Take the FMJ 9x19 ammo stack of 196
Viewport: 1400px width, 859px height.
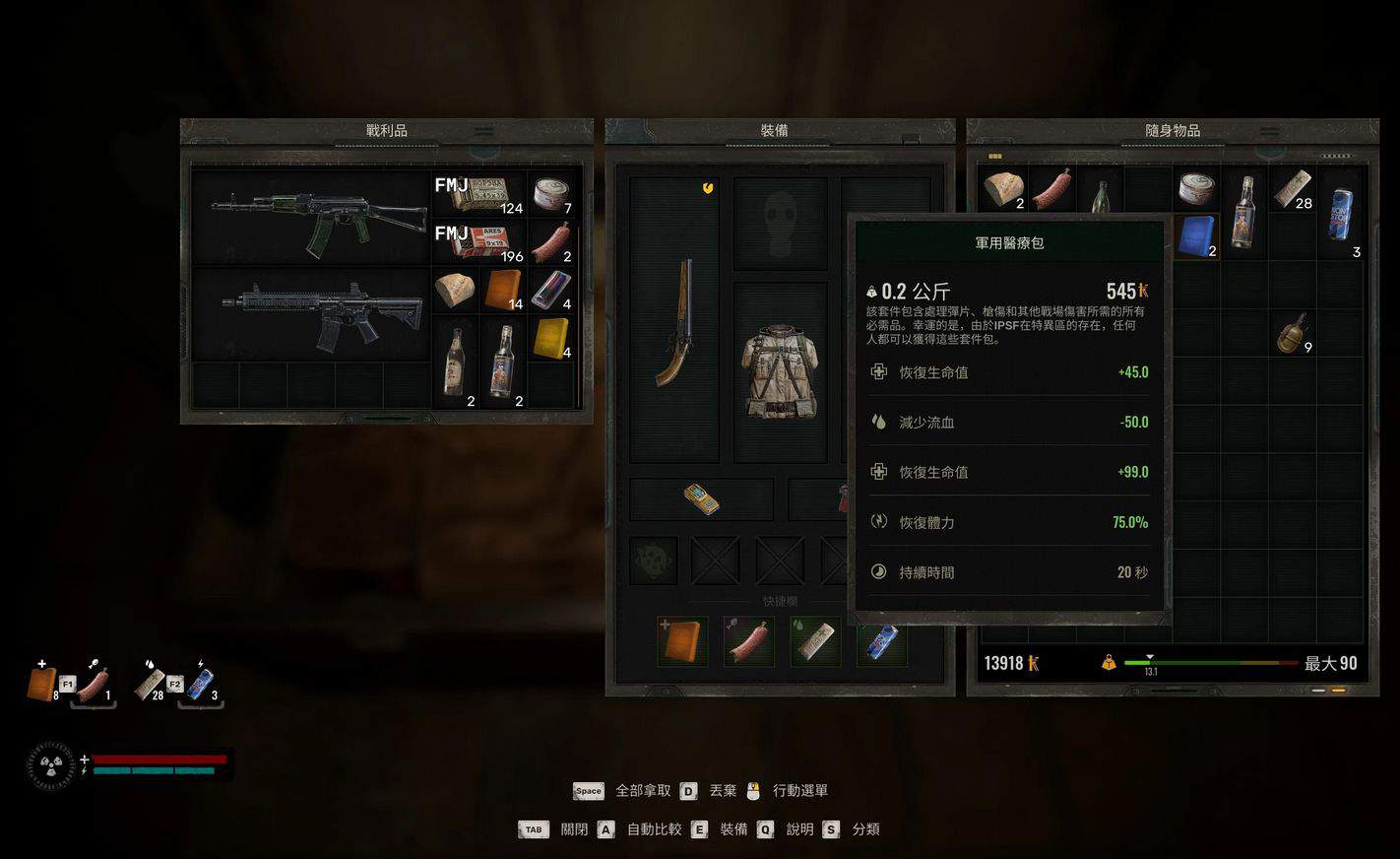point(478,242)
